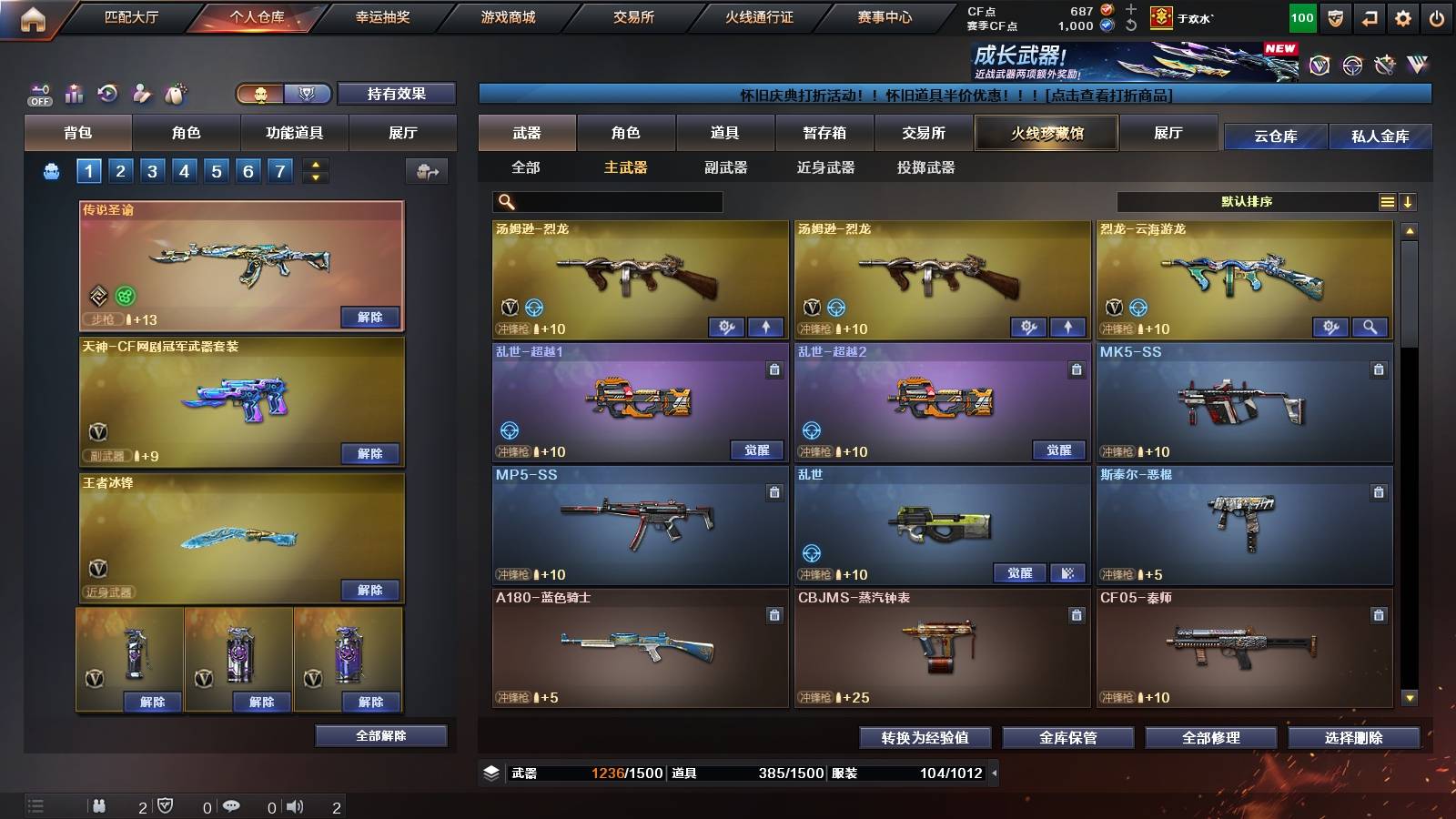Click the trash icon on MK5-SS card
The width and height of the screenshot is (1456, 819).
[x=1380, y=368]
